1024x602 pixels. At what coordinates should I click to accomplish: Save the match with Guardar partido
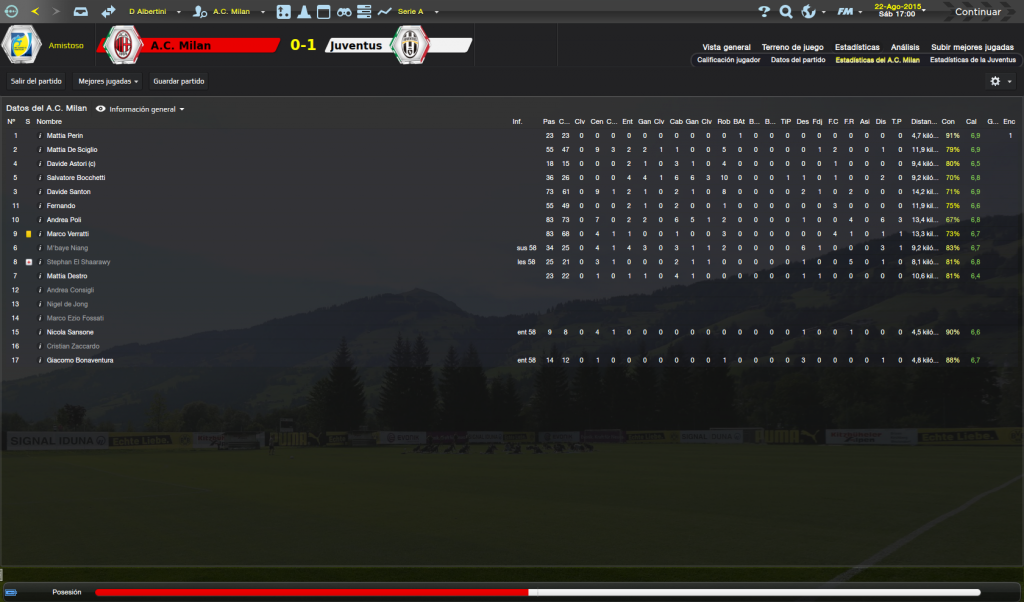179,81
